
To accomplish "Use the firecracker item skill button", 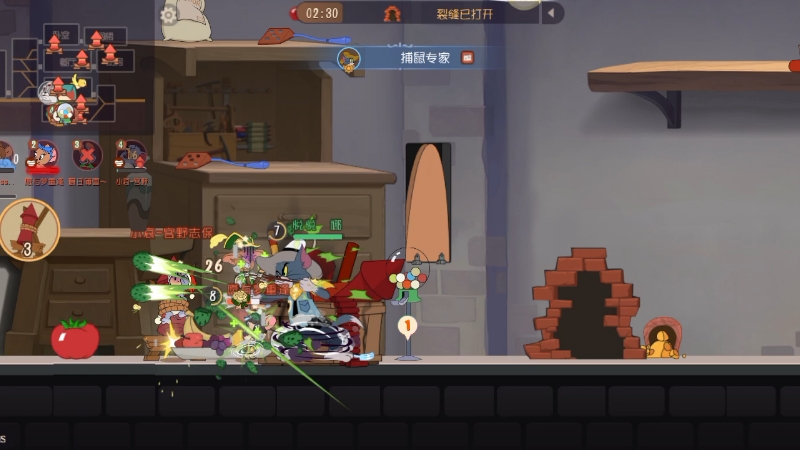I will point(28,229).
